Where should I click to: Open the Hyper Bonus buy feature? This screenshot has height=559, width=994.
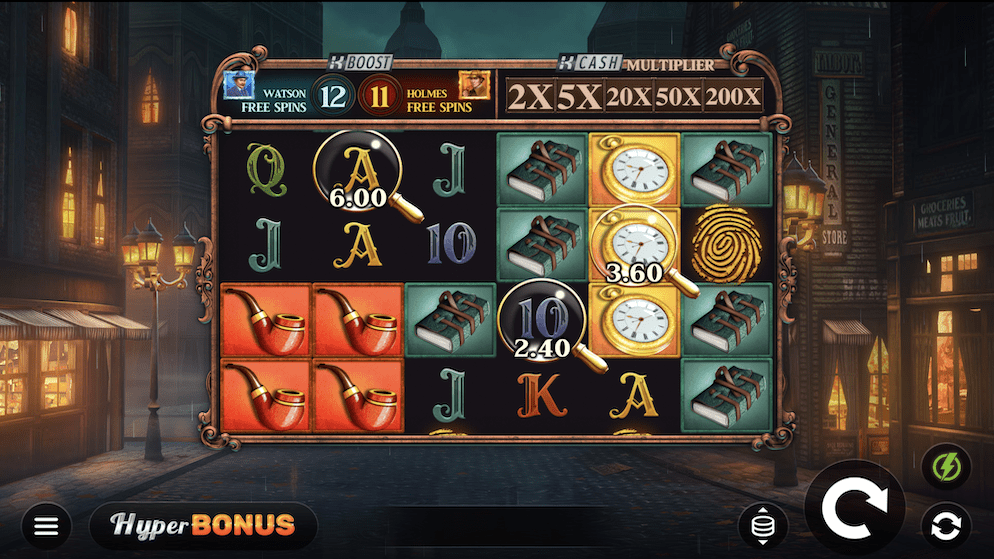pos(203,524)
